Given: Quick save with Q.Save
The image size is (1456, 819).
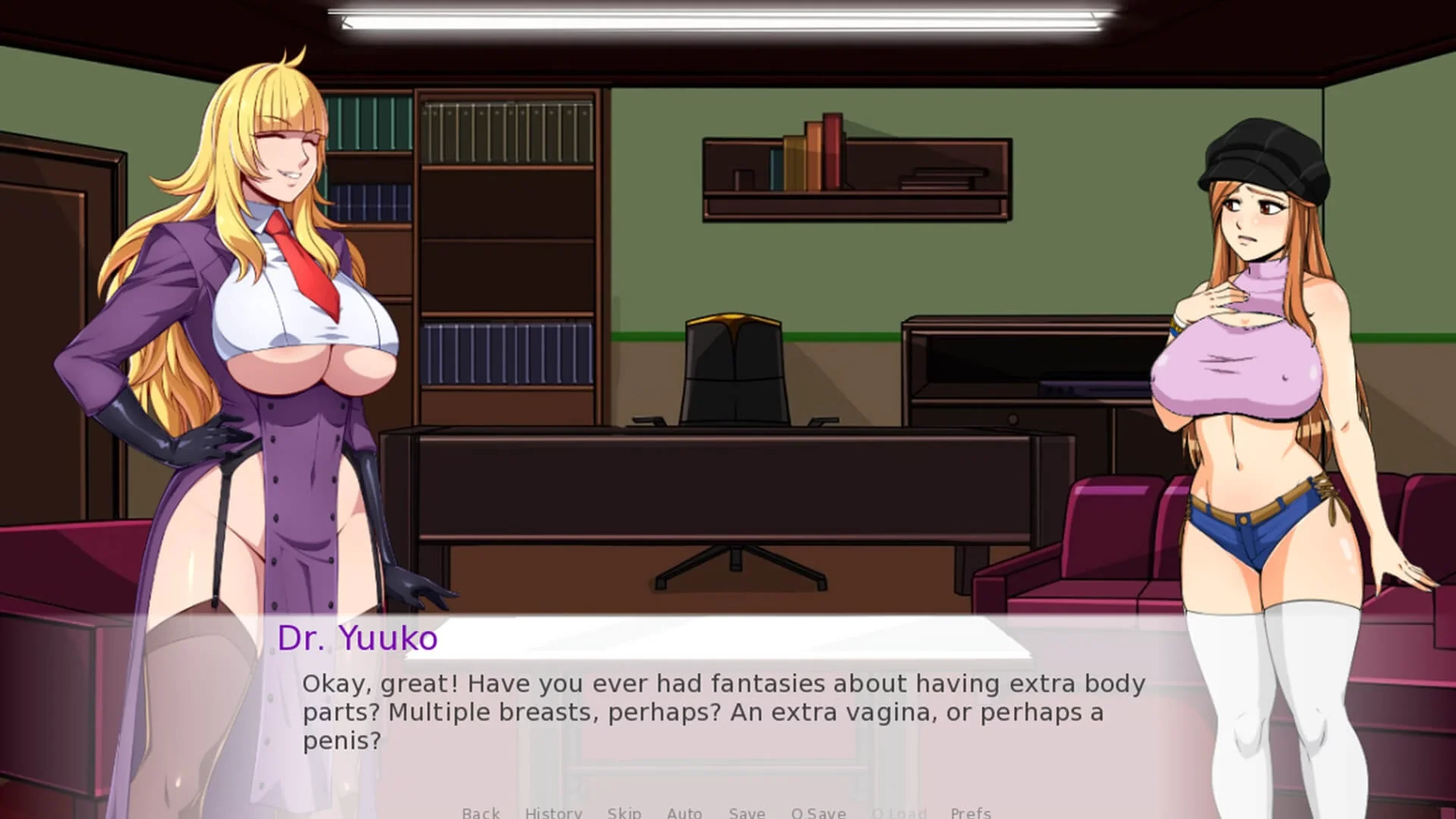Looking at the screenshot, I should (x=818, y=812).
